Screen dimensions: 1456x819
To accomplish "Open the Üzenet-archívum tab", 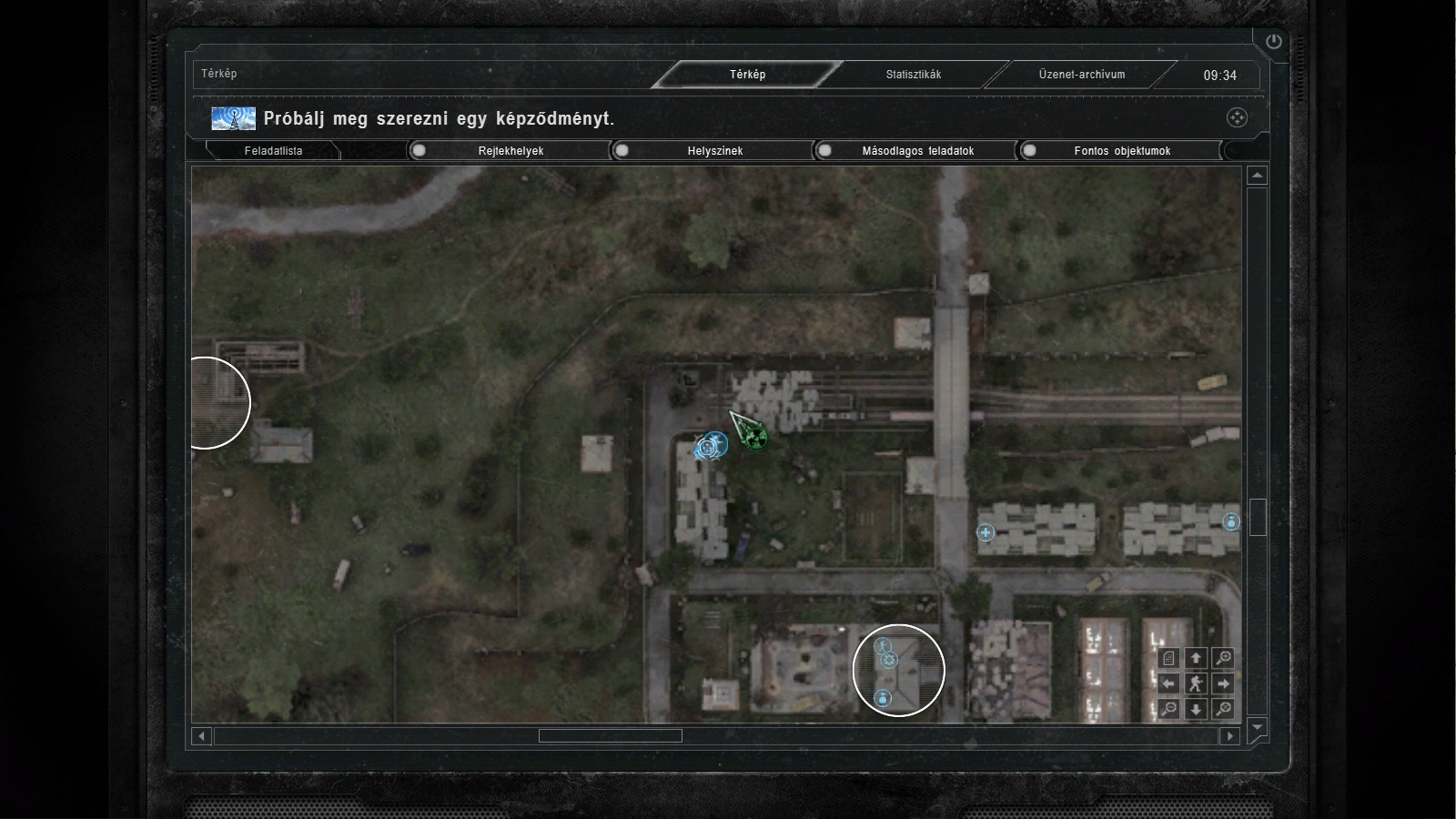I will tap(1081, 75).
